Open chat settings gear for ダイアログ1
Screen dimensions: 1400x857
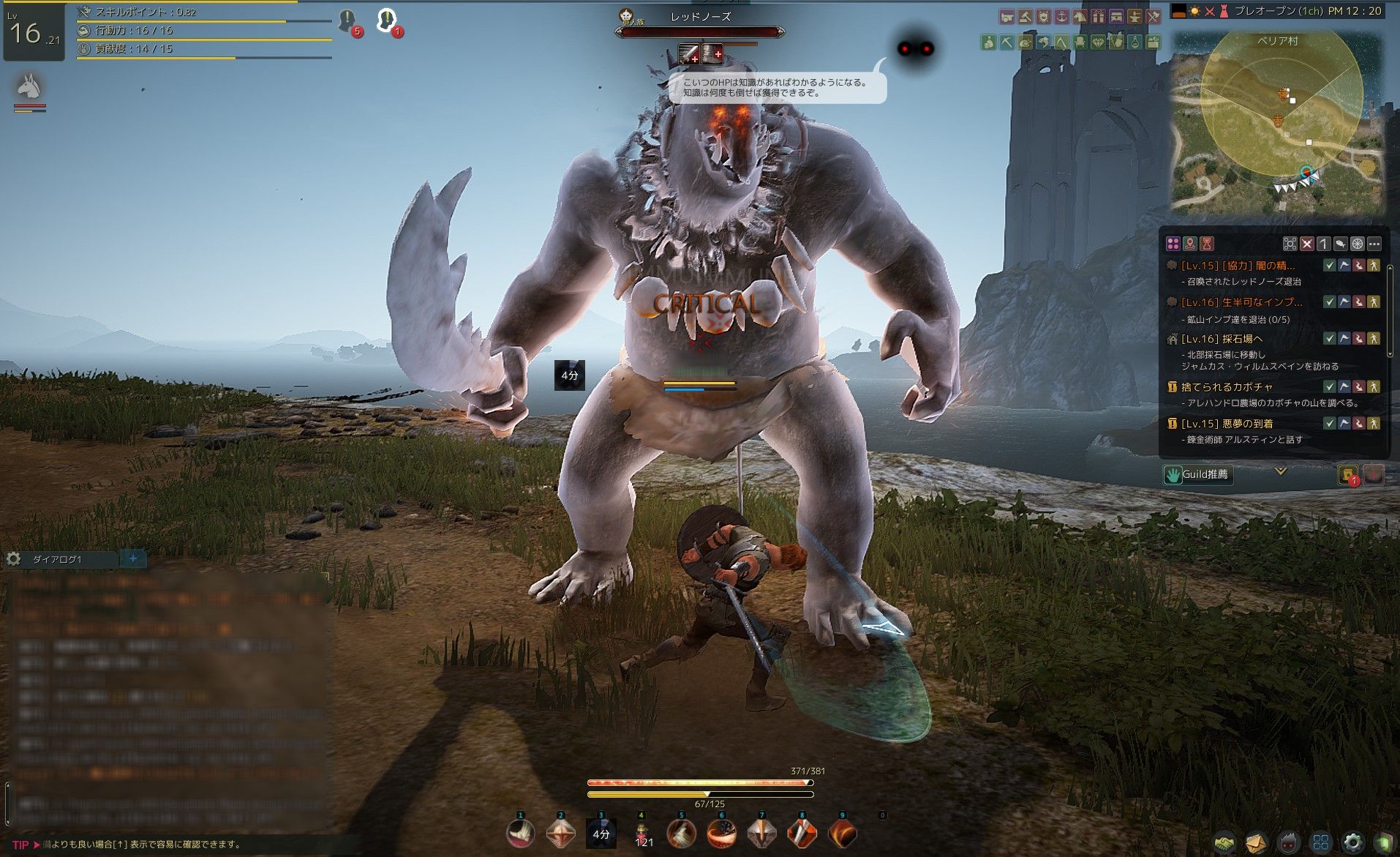13,559
